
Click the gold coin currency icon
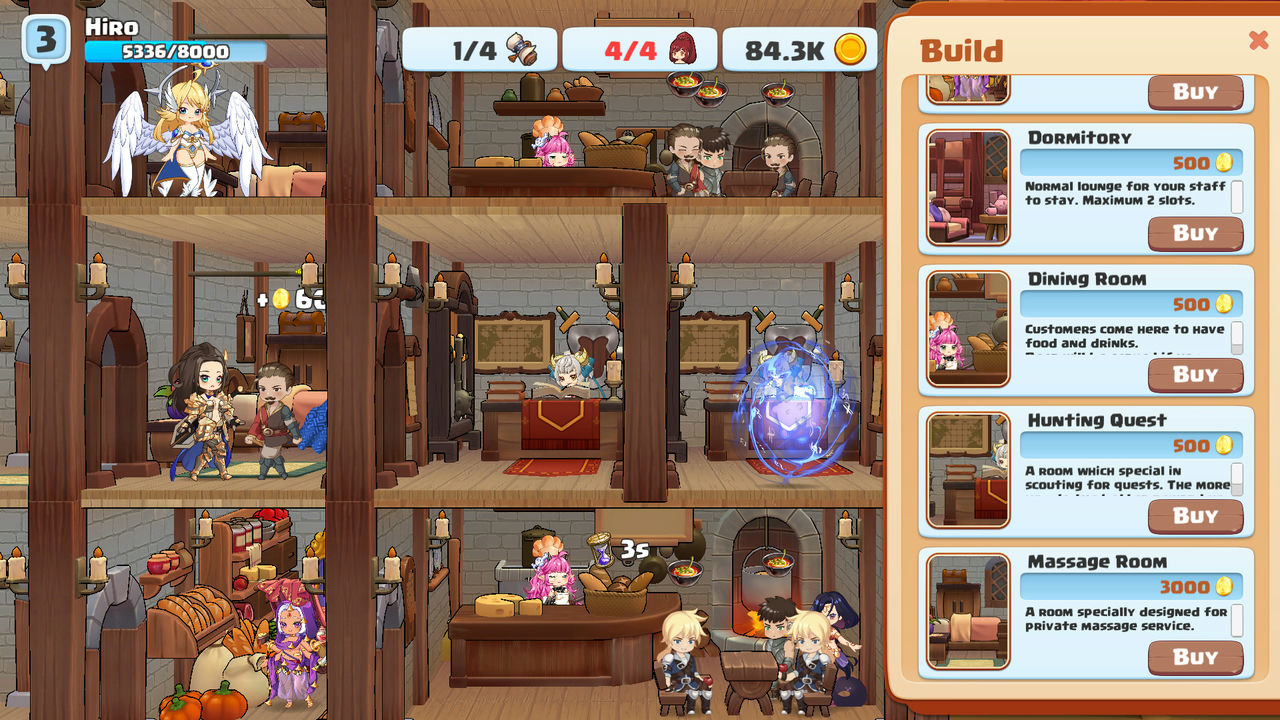(853, 48)
